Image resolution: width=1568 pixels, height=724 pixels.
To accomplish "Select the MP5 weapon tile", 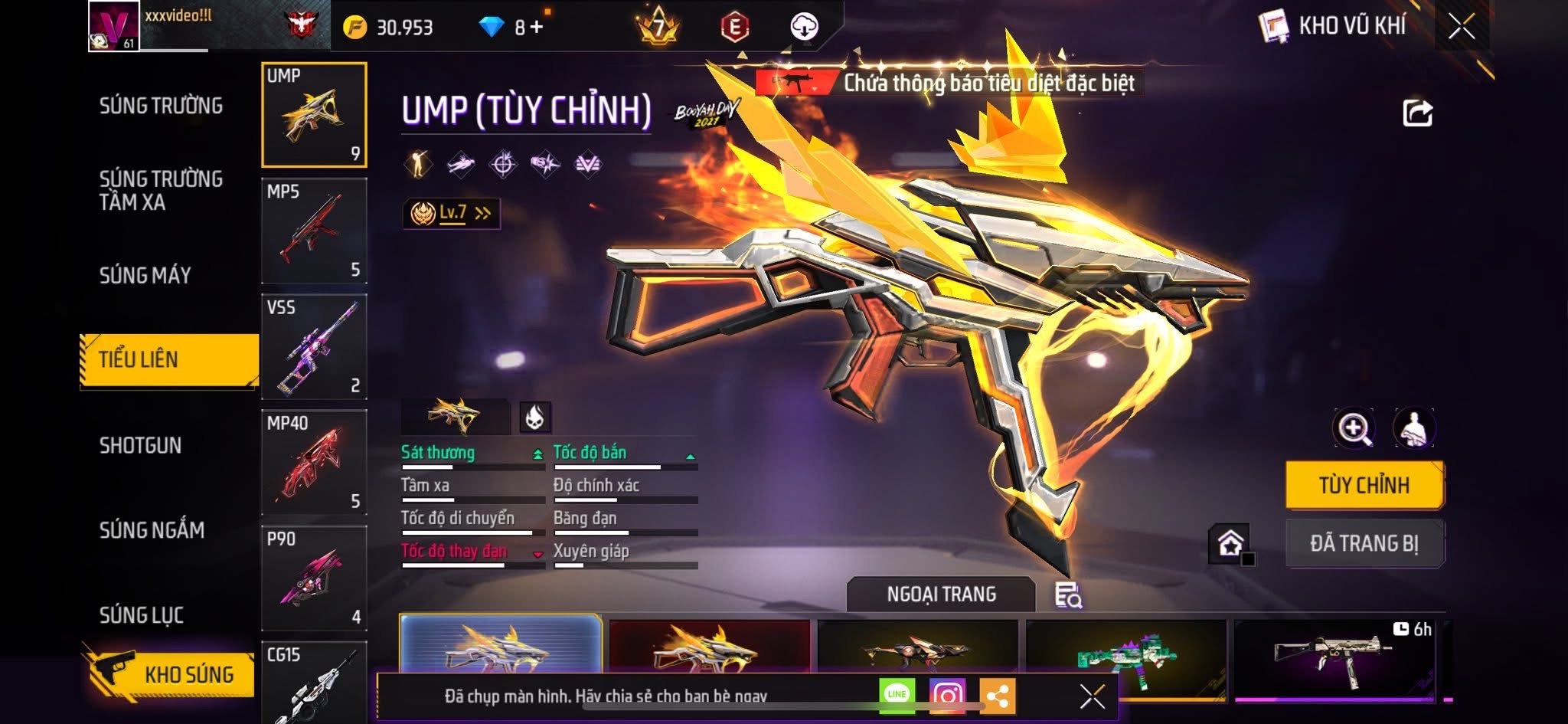I will click(x=314, y=231).
